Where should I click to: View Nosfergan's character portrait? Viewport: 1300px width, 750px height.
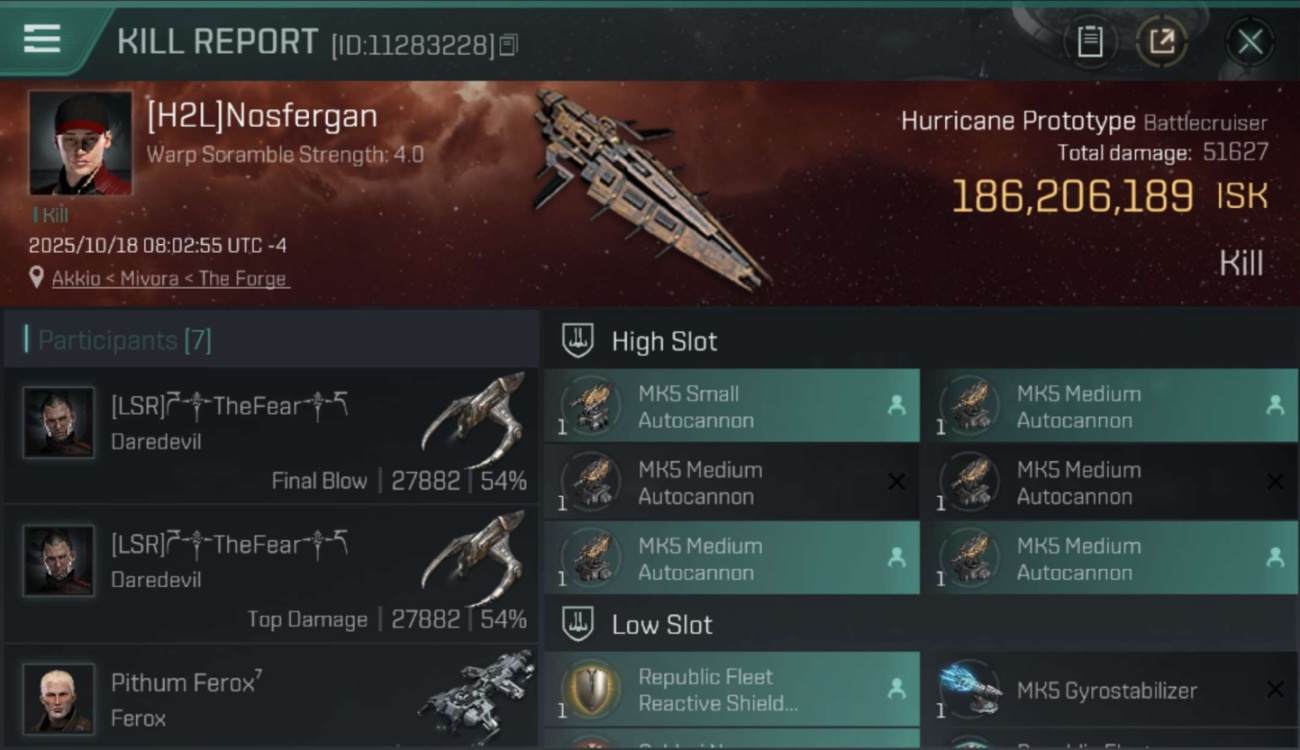tap(80, 143)
